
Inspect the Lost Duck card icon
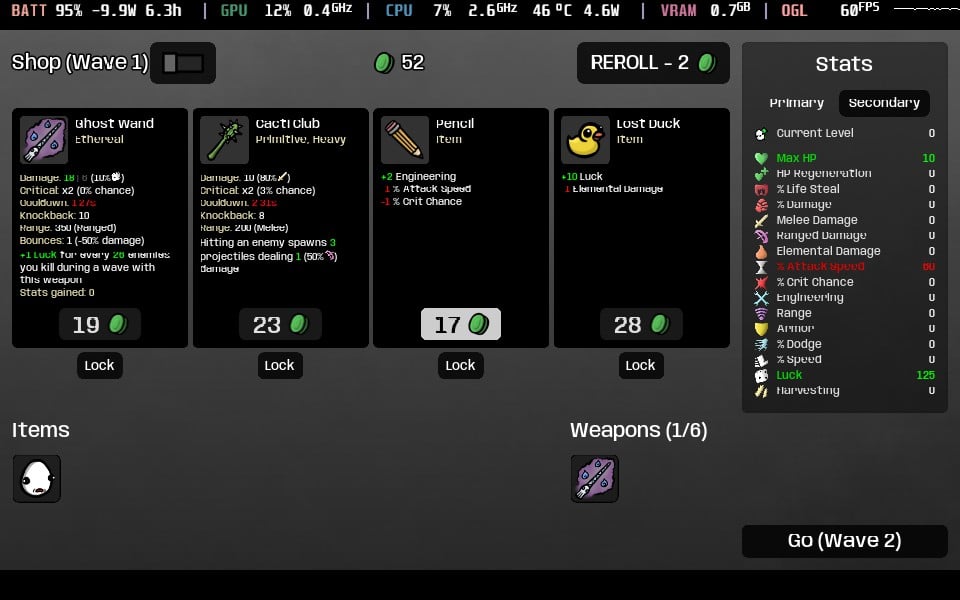click(x=585, y=140)
